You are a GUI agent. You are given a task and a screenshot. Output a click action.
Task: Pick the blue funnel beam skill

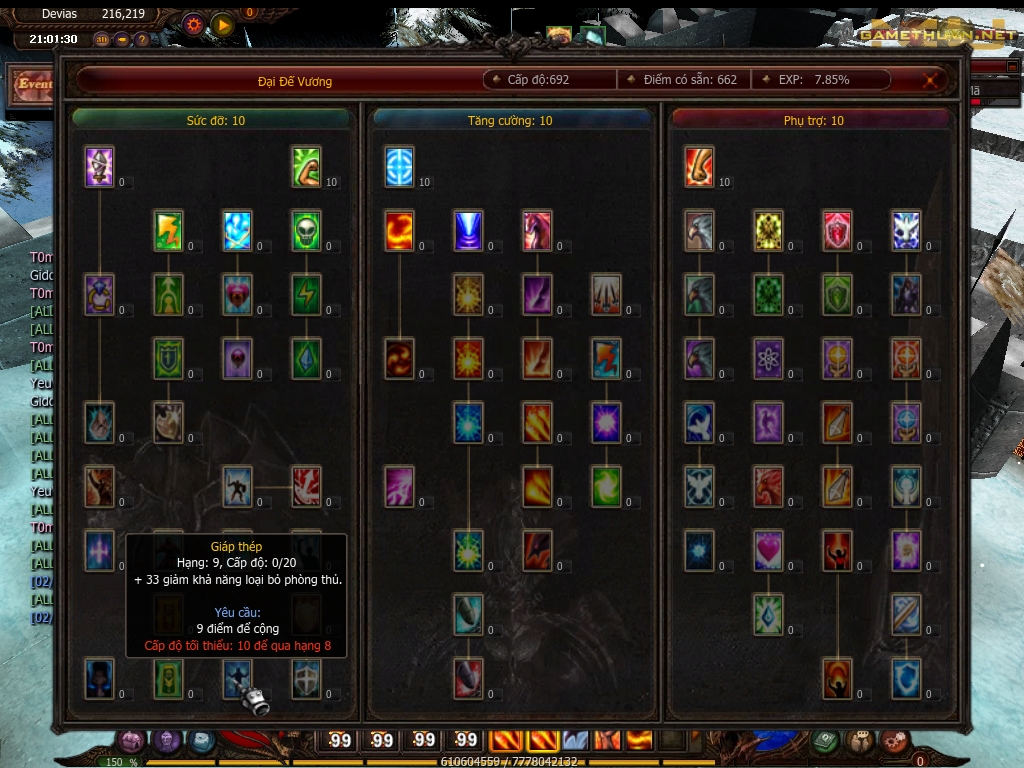468,230
